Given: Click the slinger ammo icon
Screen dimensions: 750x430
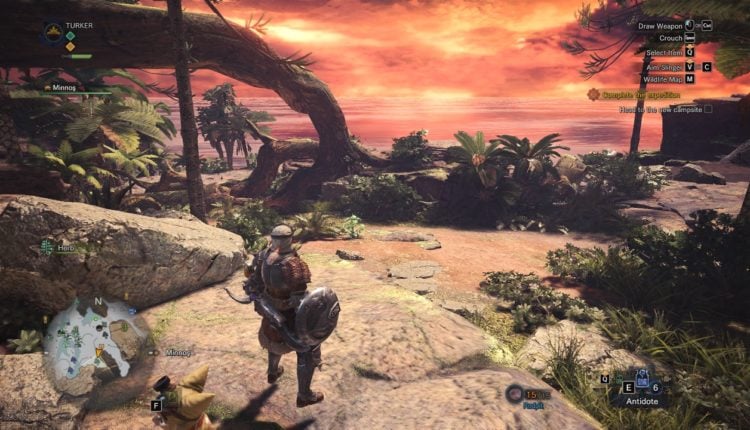Looking at the screenshot, I should [x=515, y=393].
